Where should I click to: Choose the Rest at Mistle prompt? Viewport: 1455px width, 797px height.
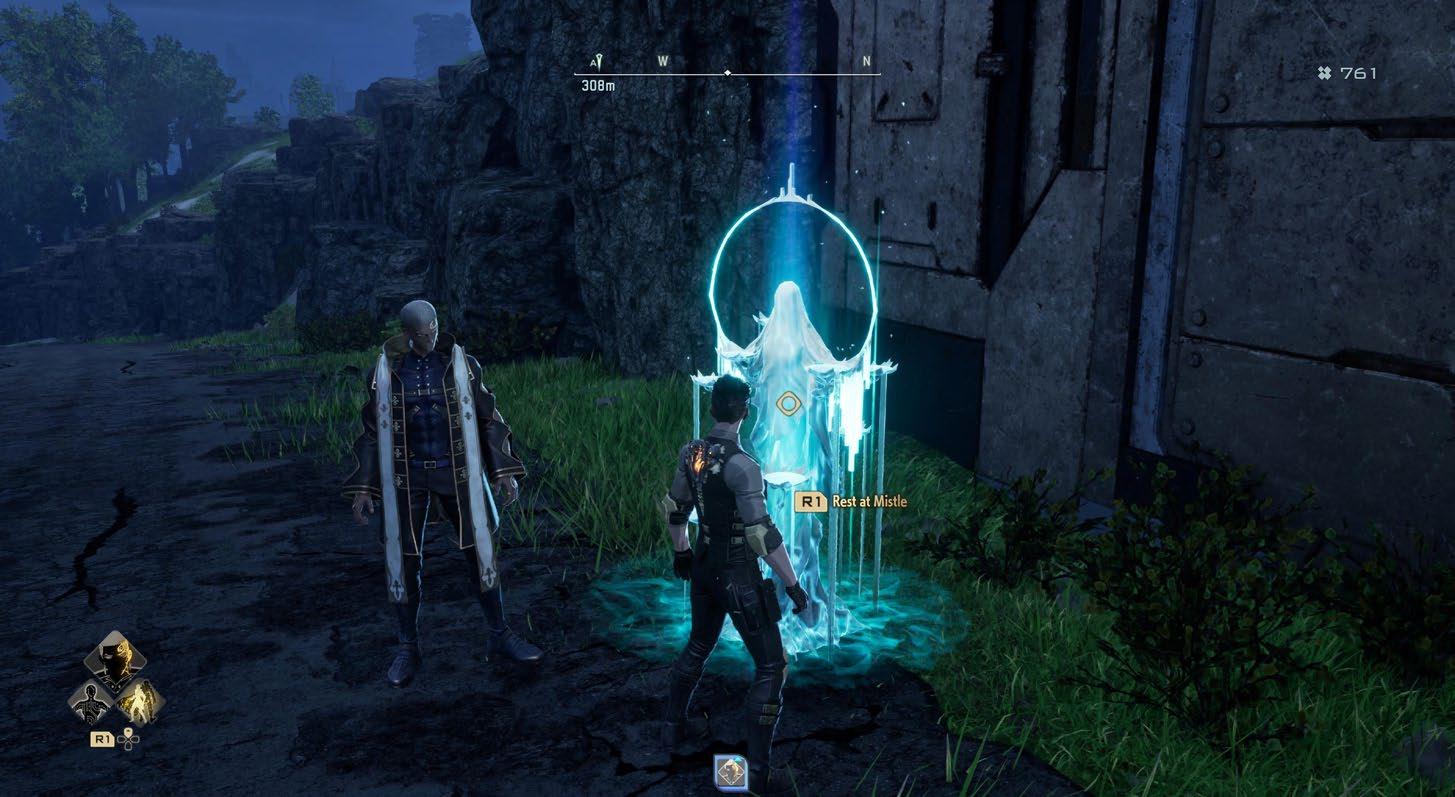851,501
